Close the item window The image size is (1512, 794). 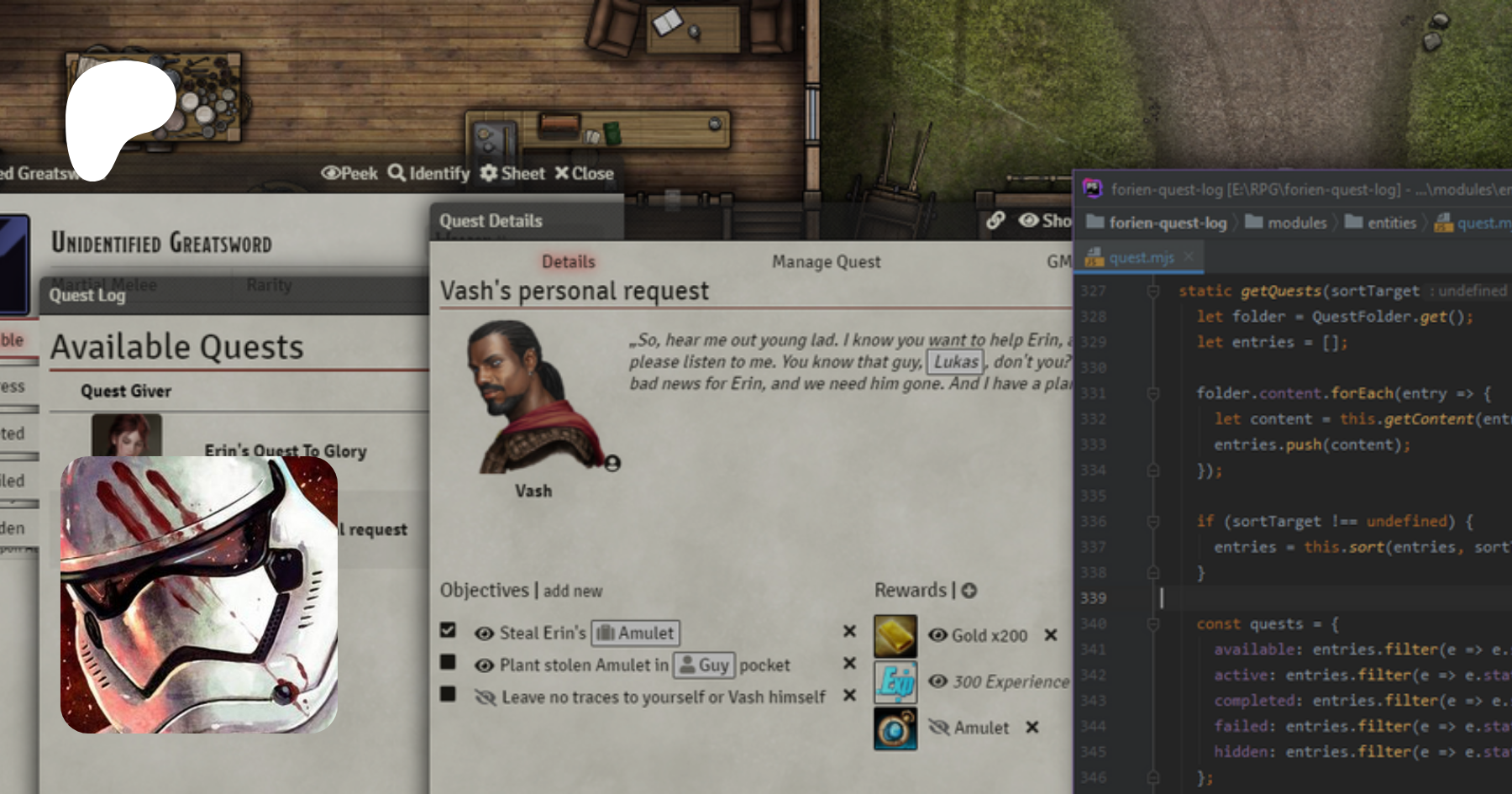pyautogui.click(x=585, y=173)
